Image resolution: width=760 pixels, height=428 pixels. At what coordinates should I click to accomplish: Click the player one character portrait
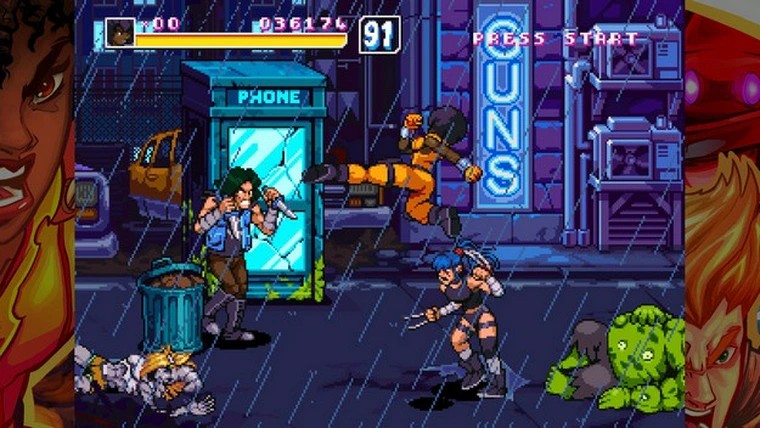click(x=120, y=32)
